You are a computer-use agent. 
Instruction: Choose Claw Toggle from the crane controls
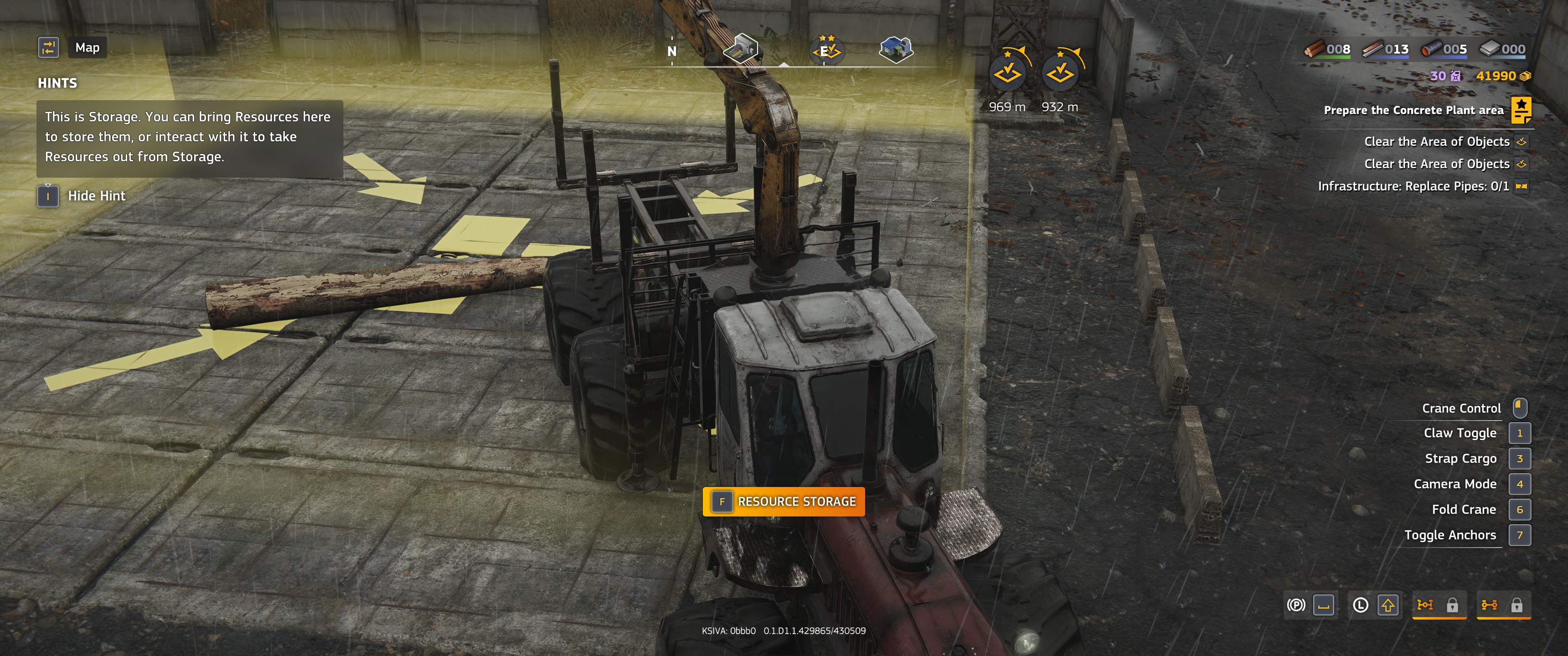pyautogui.click(x=1460, y=433)
